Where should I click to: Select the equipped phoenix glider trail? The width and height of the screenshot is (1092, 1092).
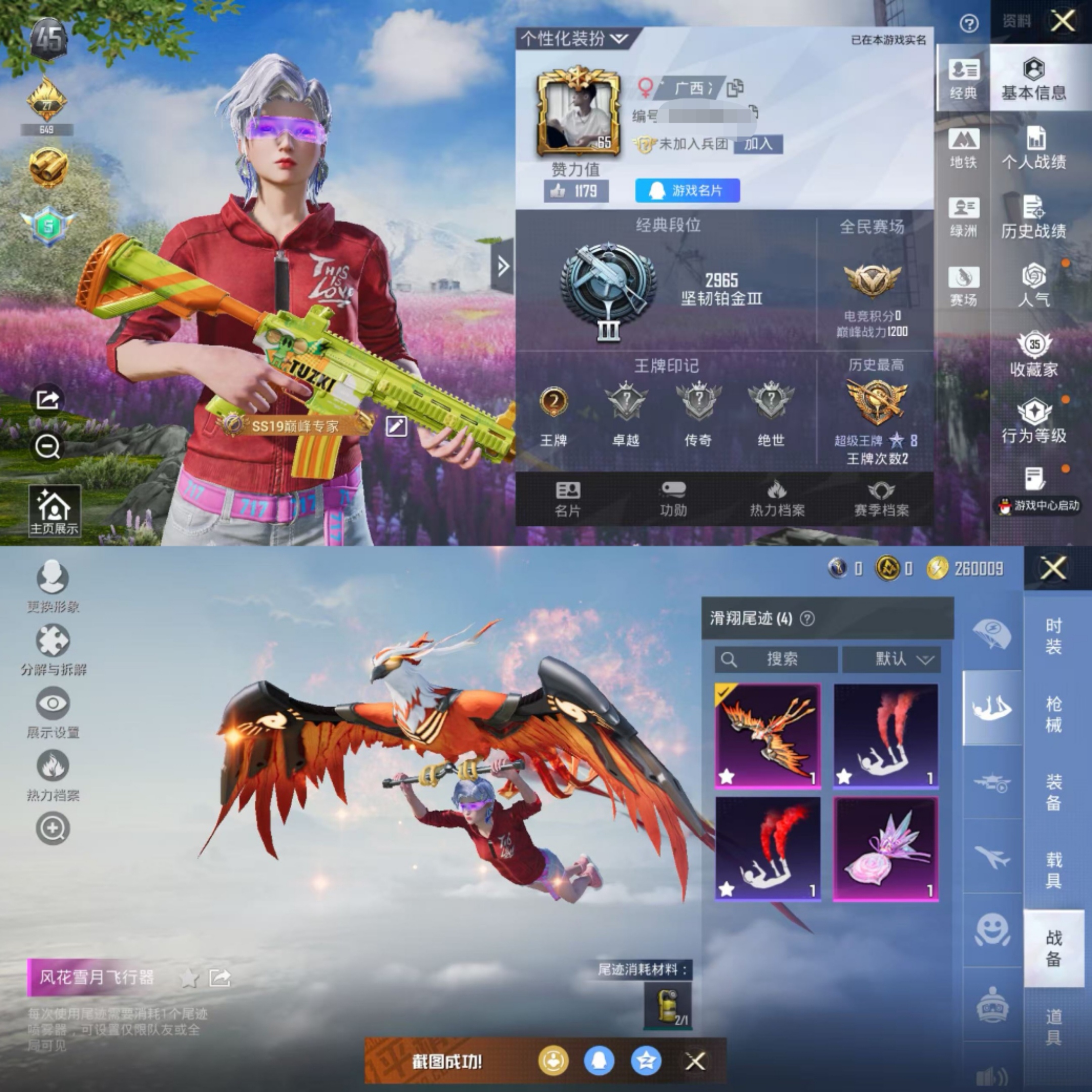767,736
